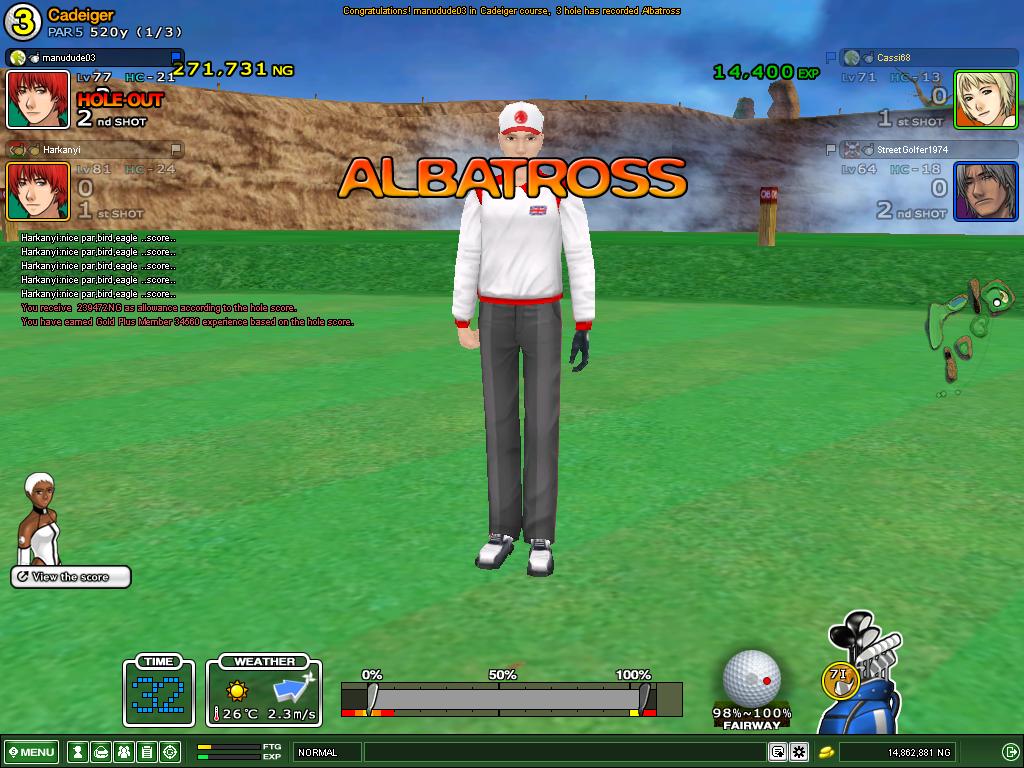The height and width of the screenshot is (768, 1024).
Task: Click the exit arrow icon in the corner
Action: click(1010, 752)
